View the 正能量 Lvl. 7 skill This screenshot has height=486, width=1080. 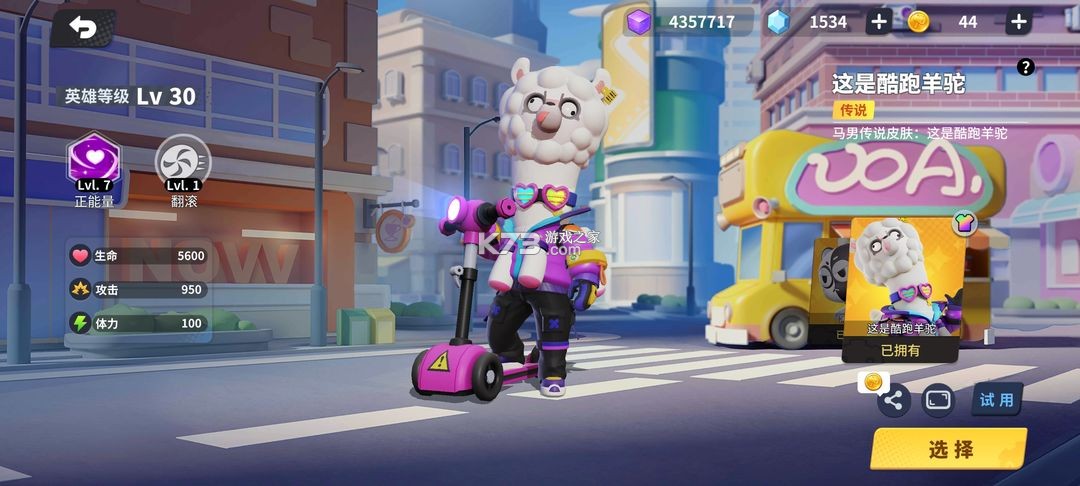click(x=93, y=161)
